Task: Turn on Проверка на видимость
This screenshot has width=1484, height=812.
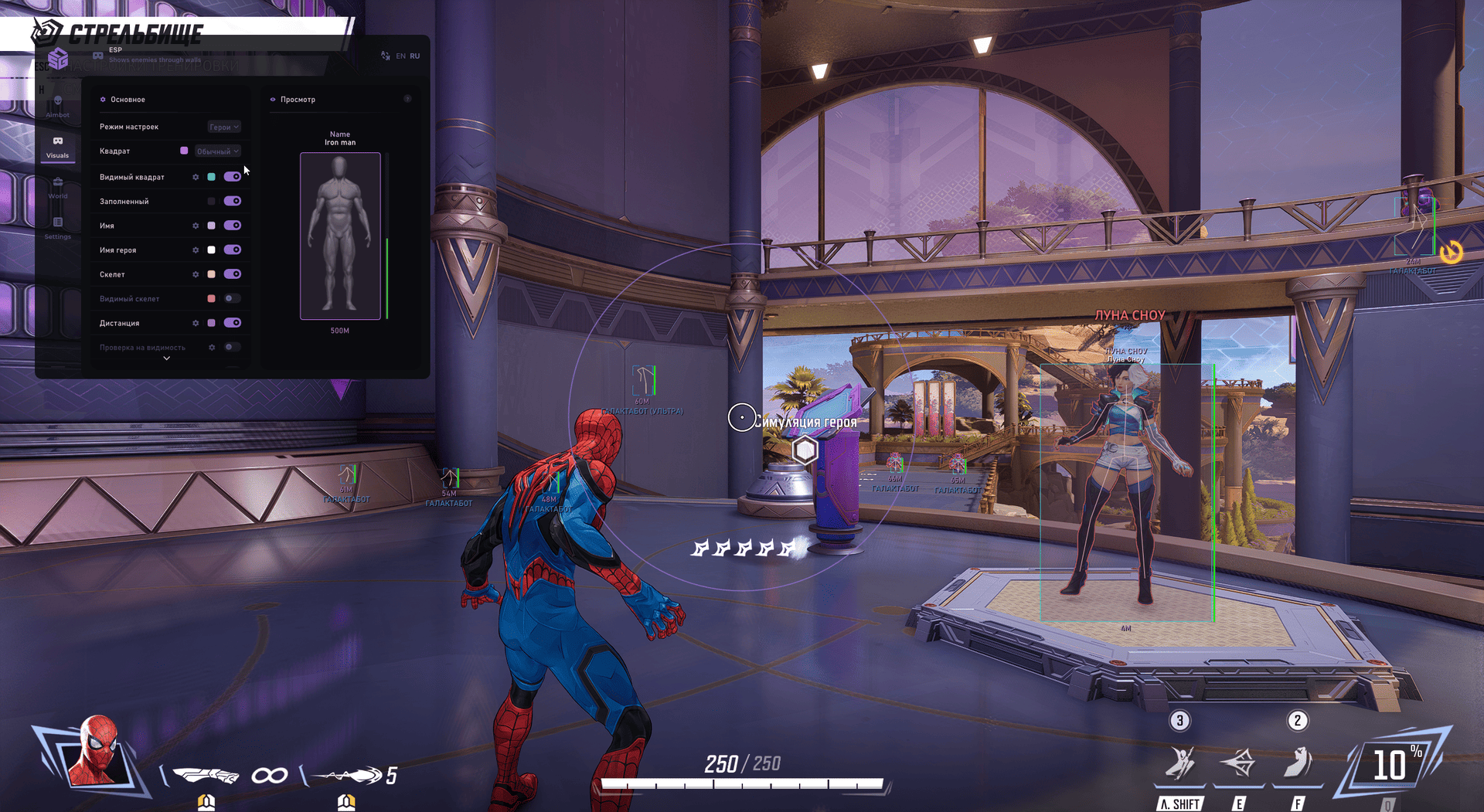Action: pyautogui.click(x=232, y=347)
